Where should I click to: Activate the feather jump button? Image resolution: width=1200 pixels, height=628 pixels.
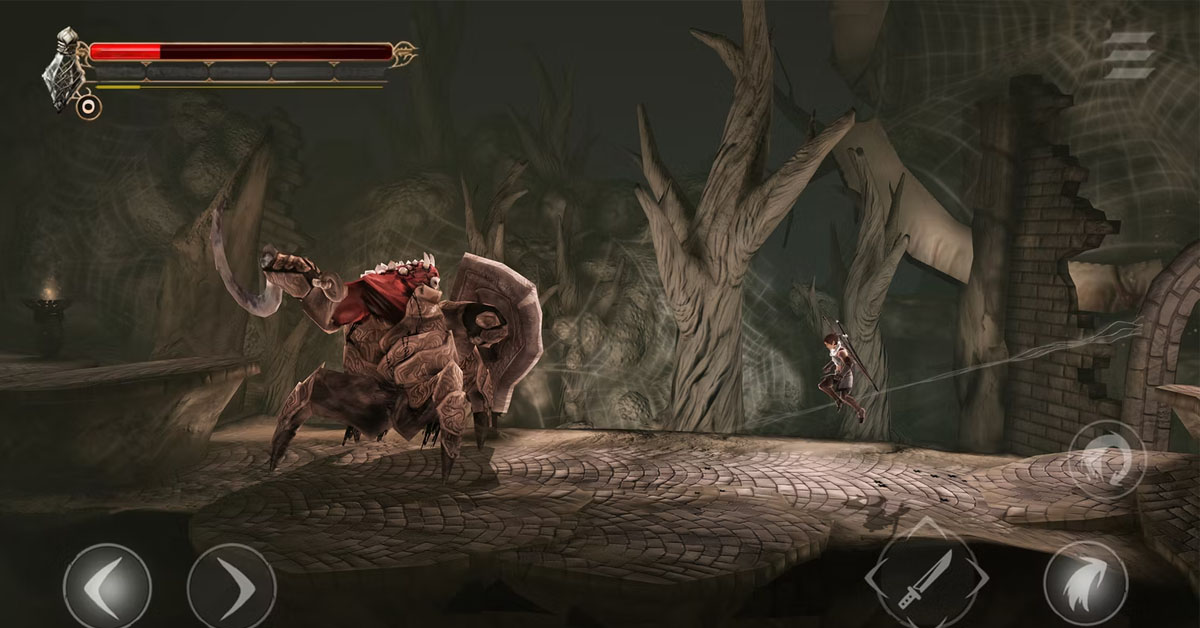(1085, 586)
